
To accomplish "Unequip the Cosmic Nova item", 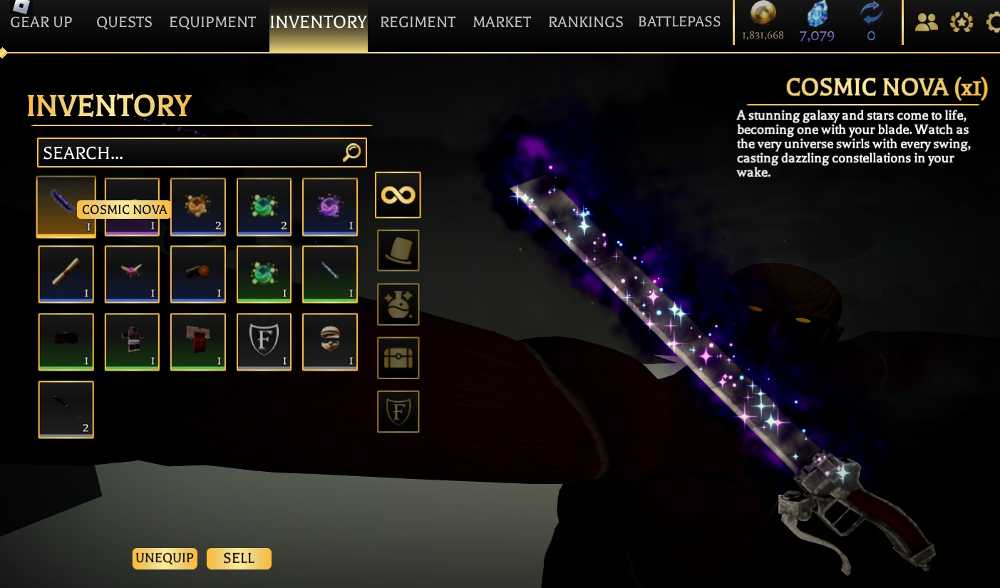I will coord(164,558).
